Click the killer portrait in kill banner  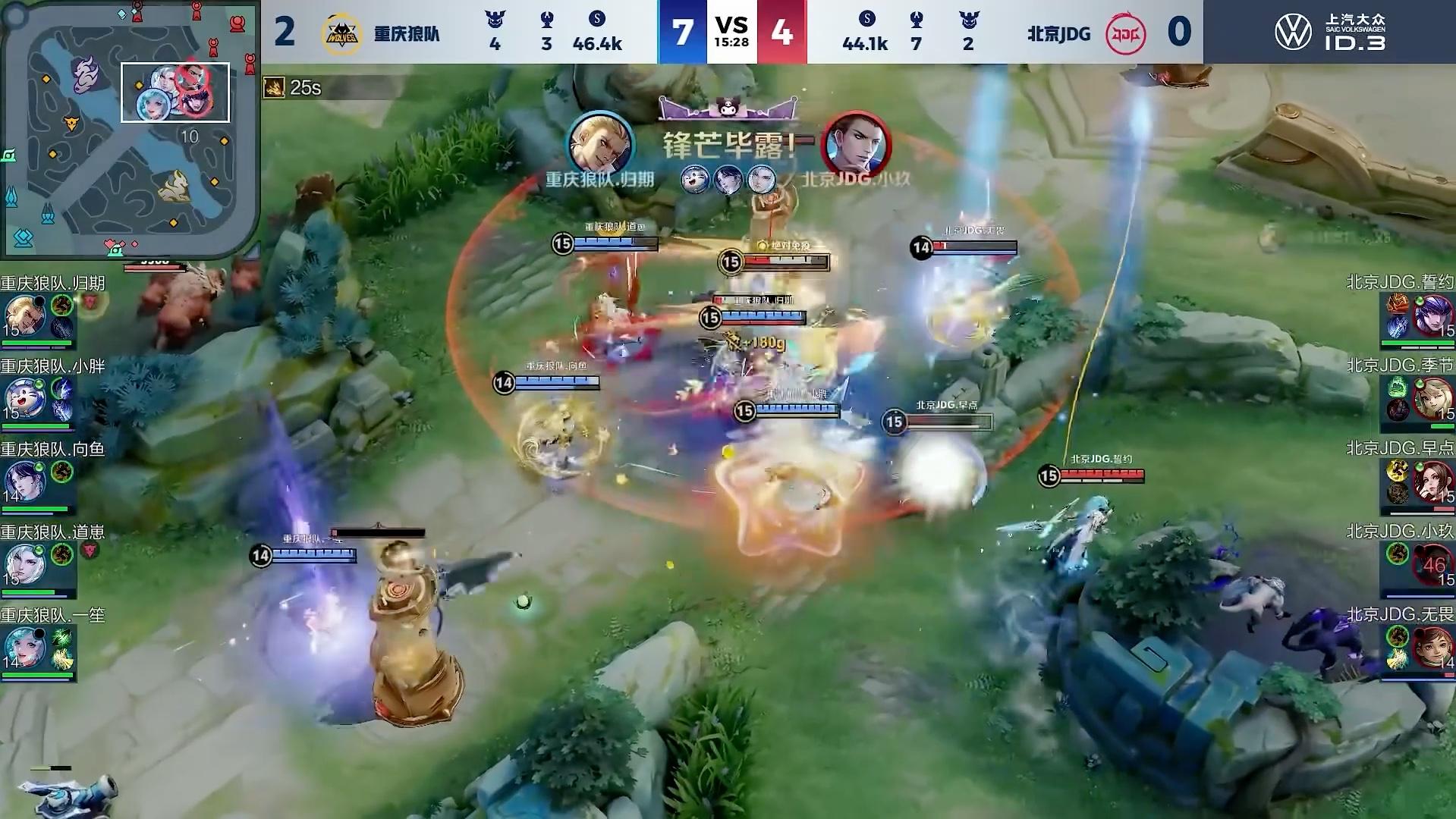[x=599, y=143]
